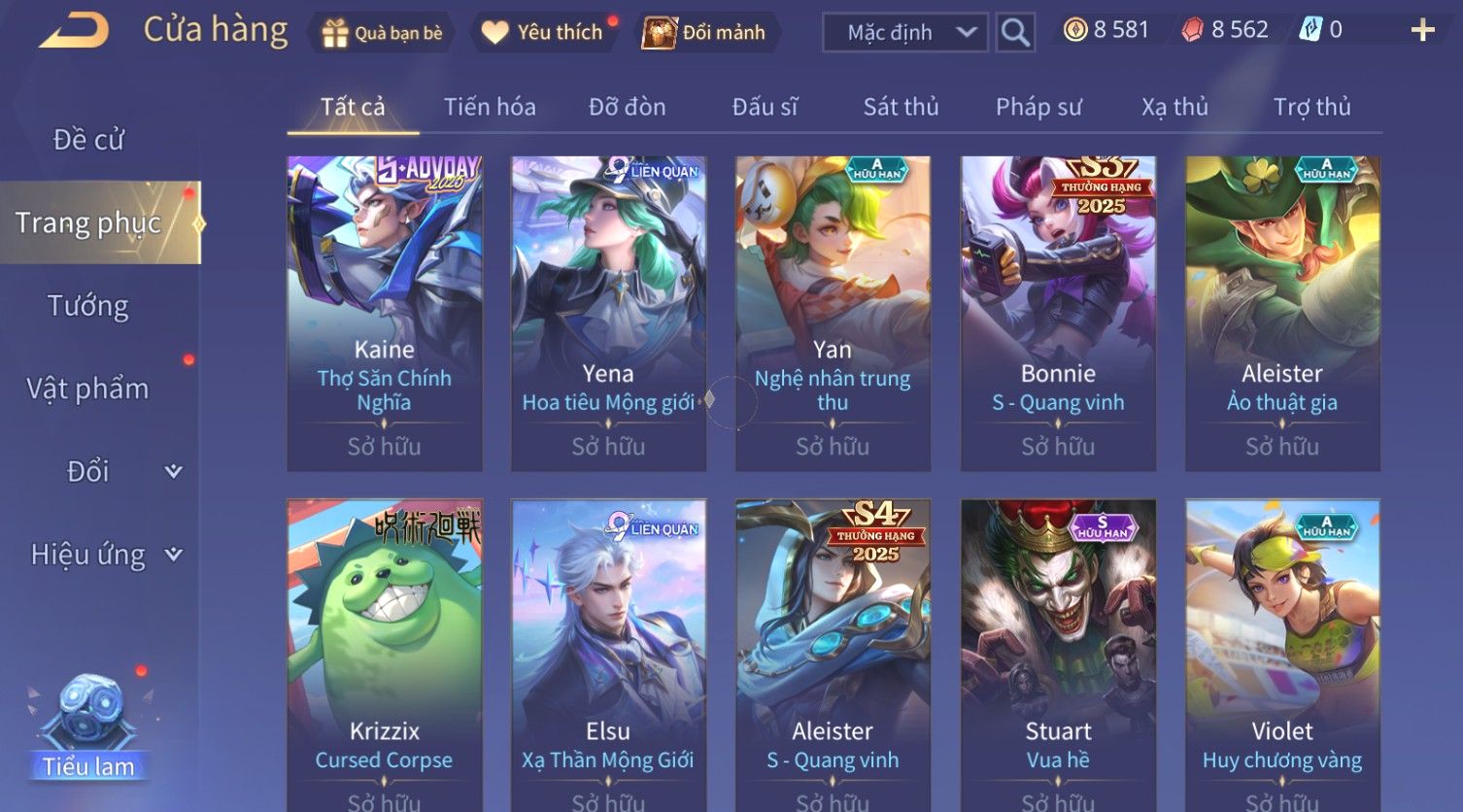Expand the Hiệu ứng sidebar menu
Image resolution: width=1463 pixels, height=812 pixels.
point(105,555)
